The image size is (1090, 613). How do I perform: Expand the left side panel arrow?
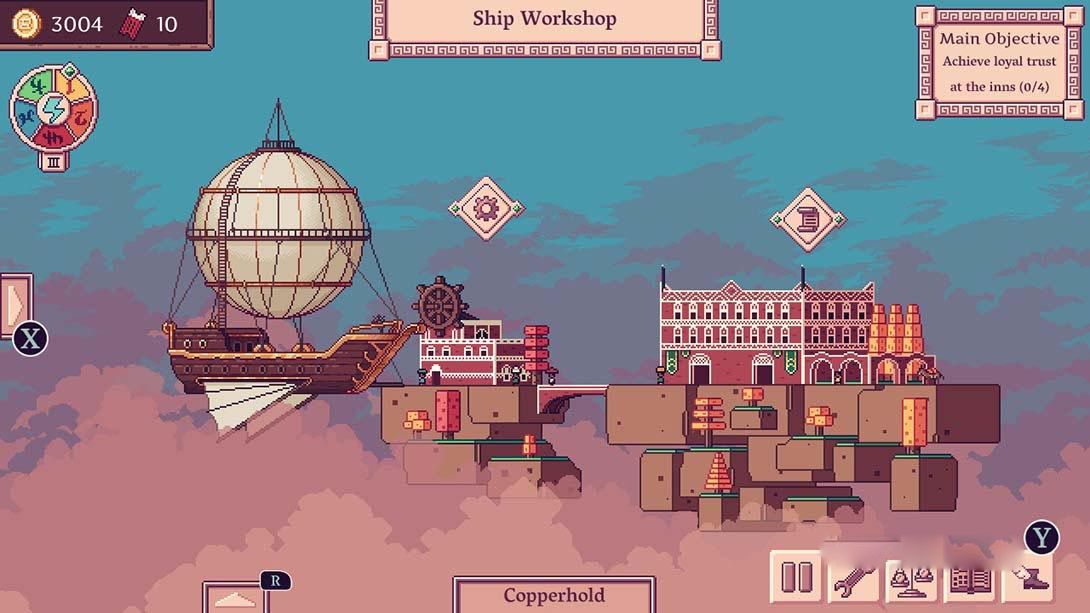[x=16, y=304]
